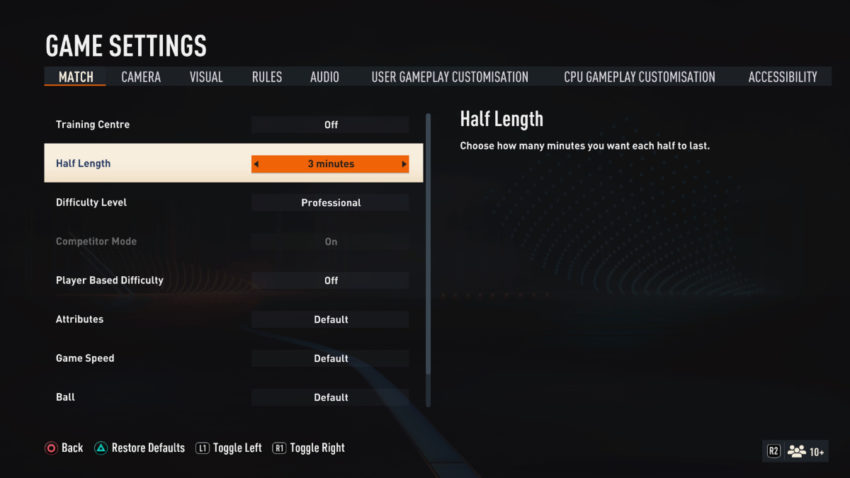The width and height of the screenshot is (850, 478).
Task: Switch to CPU Gameplay Customisation tab
Action: pos(639,77)
